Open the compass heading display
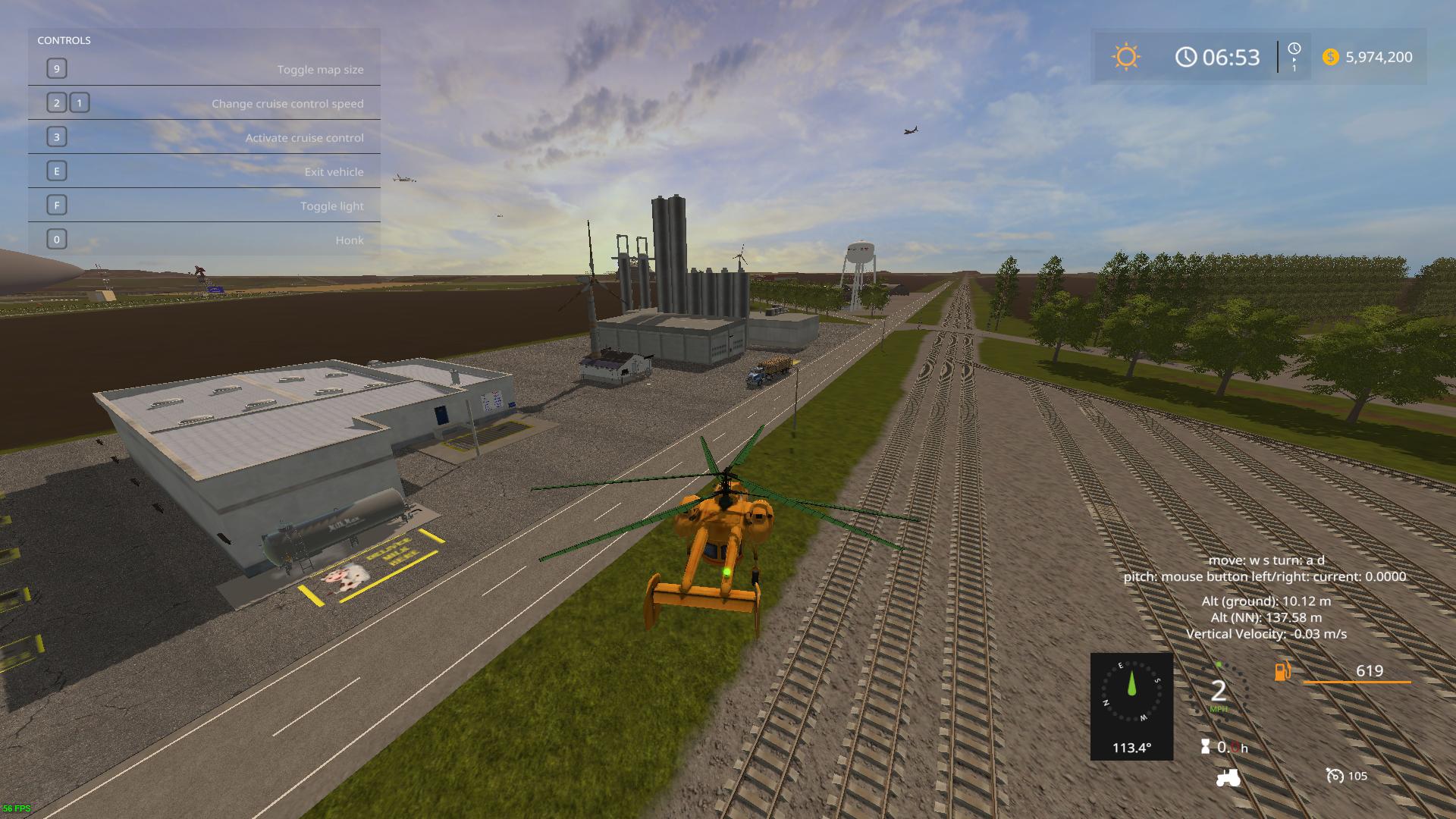The height and width of the screenshot is (819, 1456). (x=1131, y=706)
